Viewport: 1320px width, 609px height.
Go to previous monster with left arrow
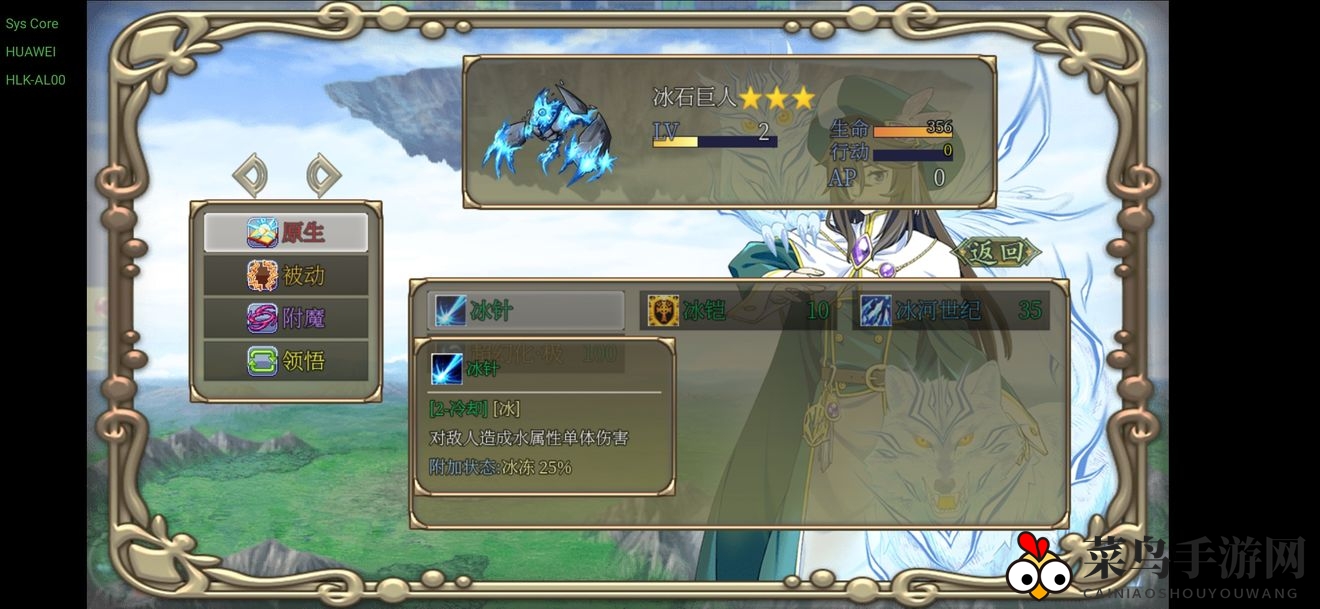pos(250,175)
